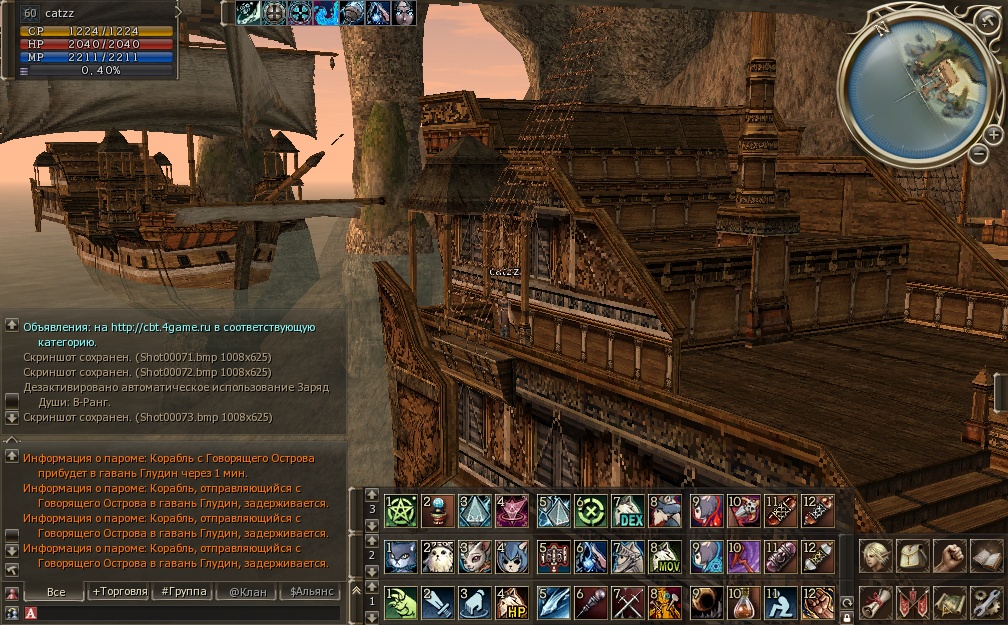Activate the DEX buff skill icon
Screen dimensions: 1008x625
click(628, 512)
